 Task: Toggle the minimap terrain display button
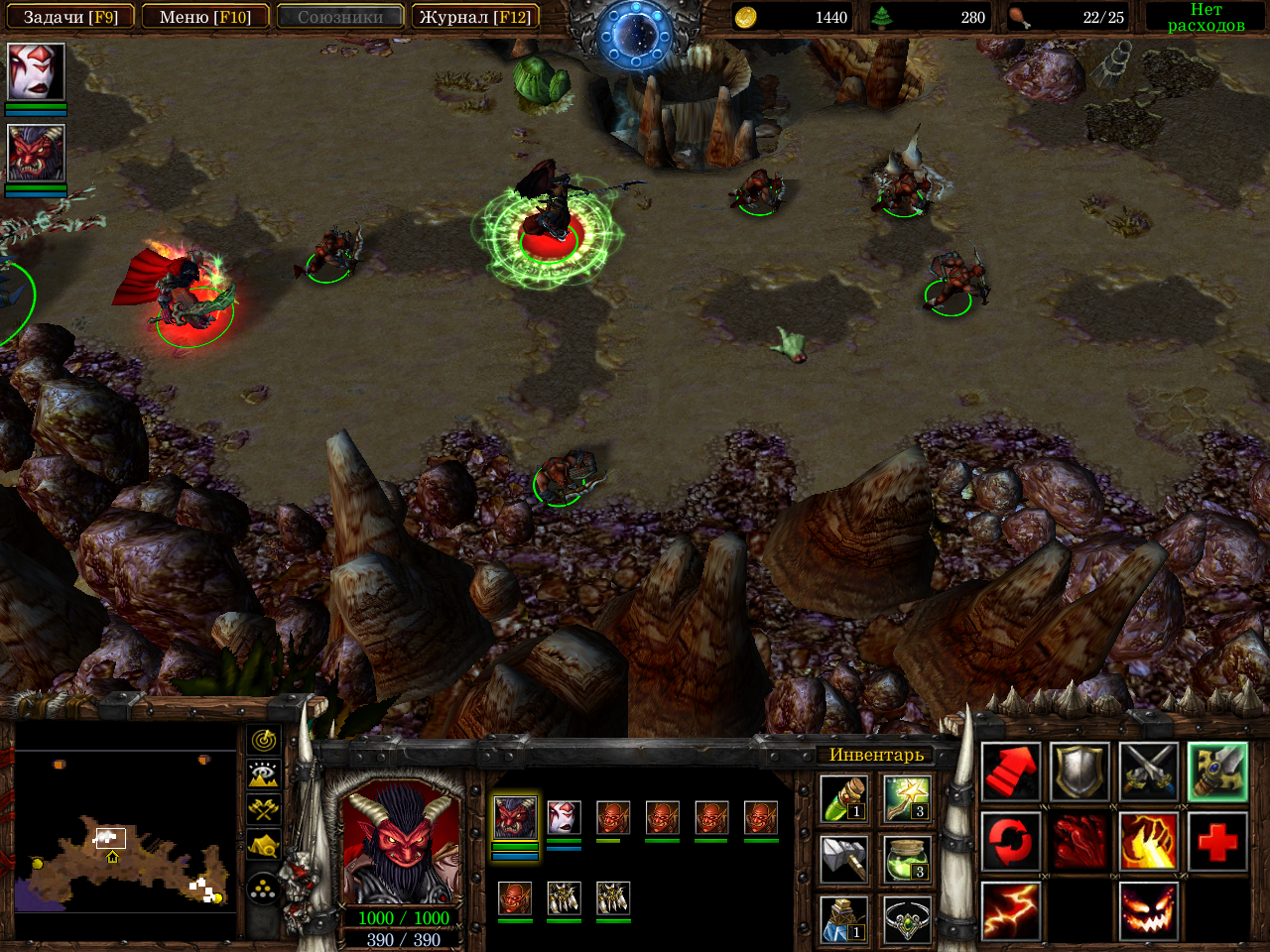[x=264, y=774]
